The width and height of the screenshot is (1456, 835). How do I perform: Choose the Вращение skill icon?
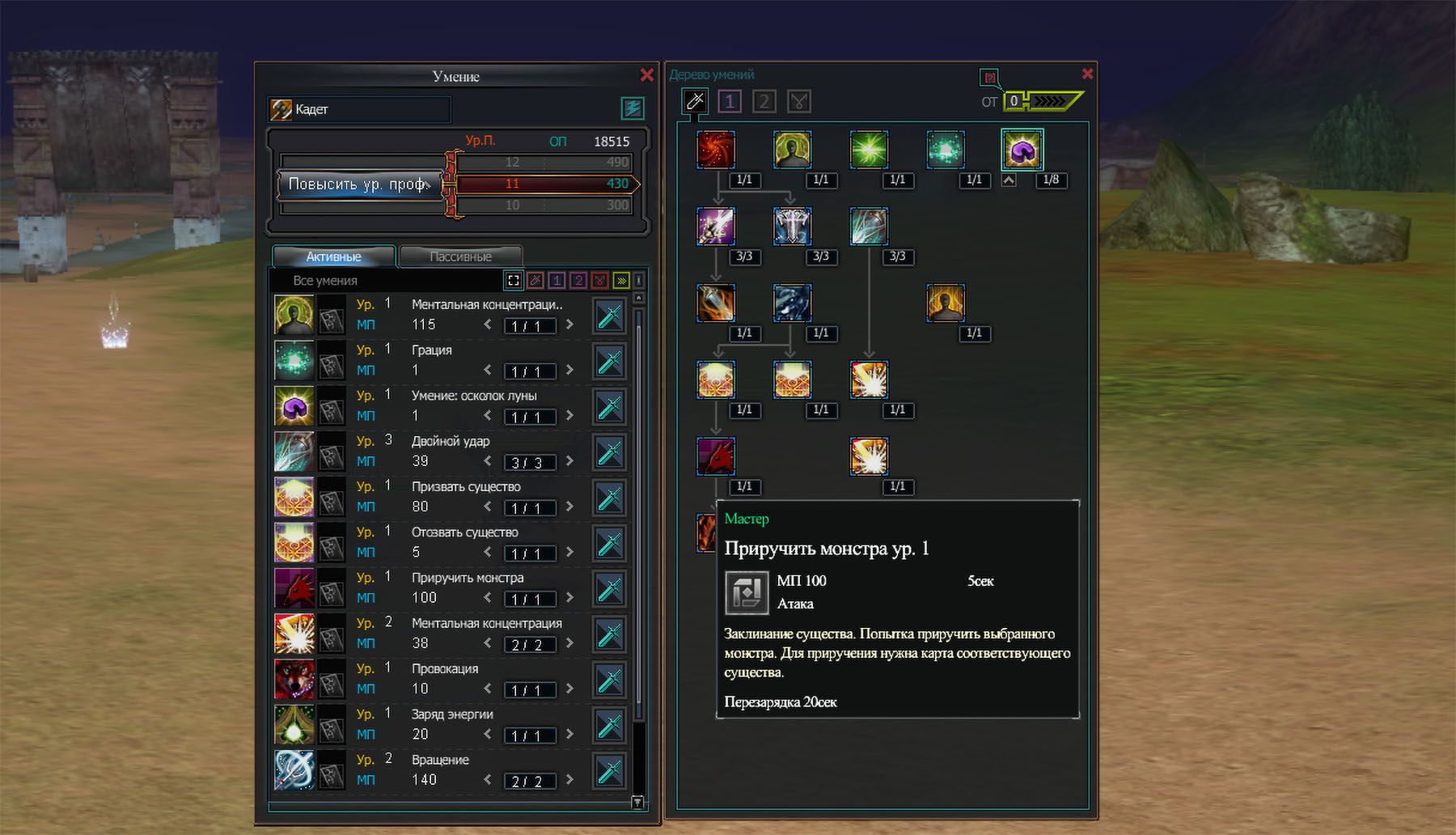[294, 769]
